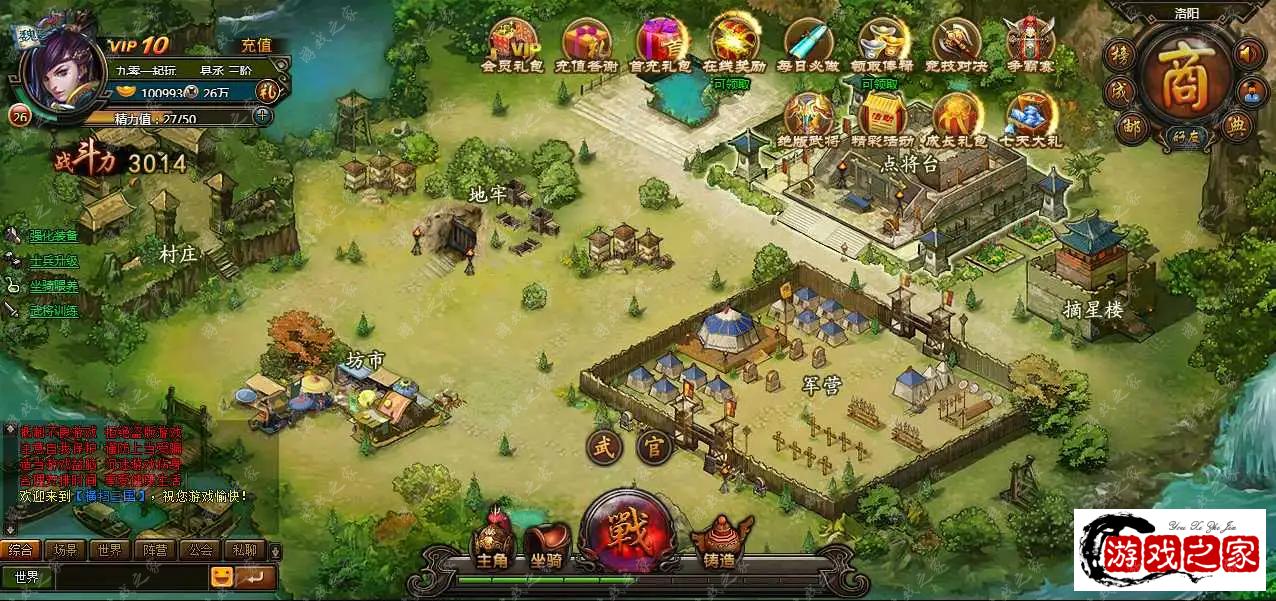Open the 首充礼包 first recharge gift
Image resolution: width=1276 pixels, height=601 pixels.
tap(659, 42)
